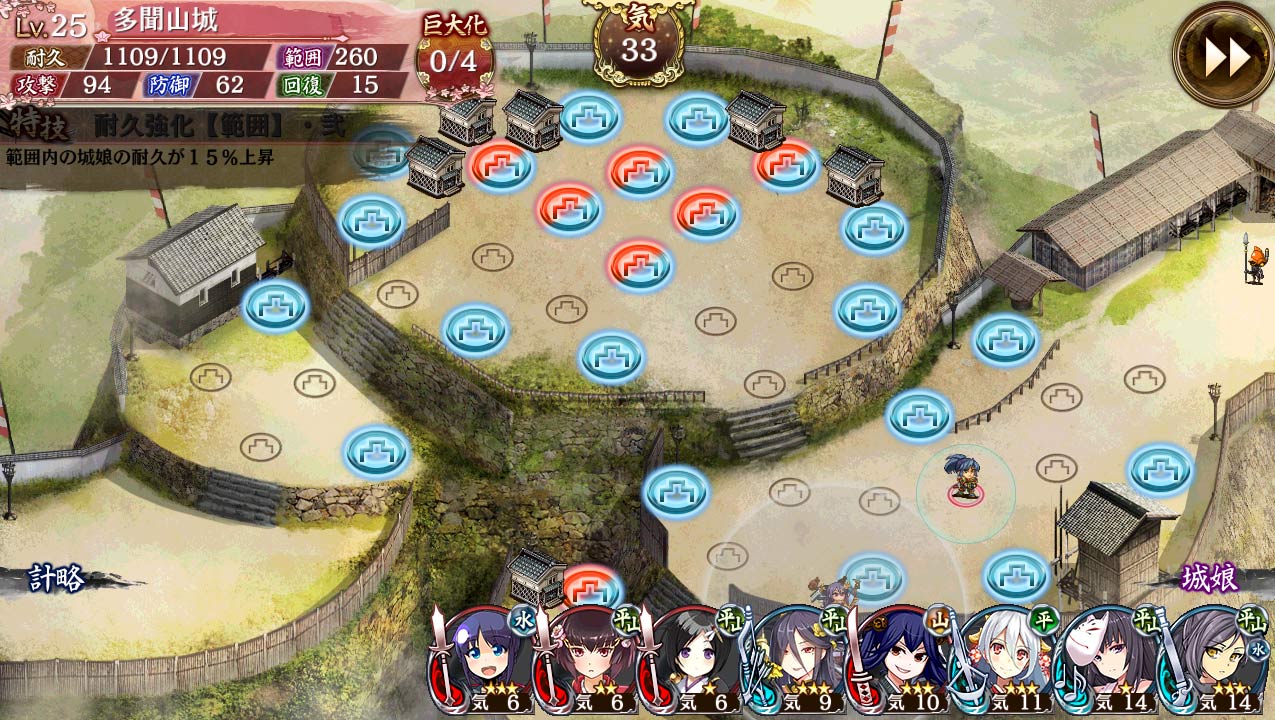Viewport: 1275px width, 720px height.
Task: Choose the grey-haired yellow-eyed card costing 14
Action: coord(1213,660)
